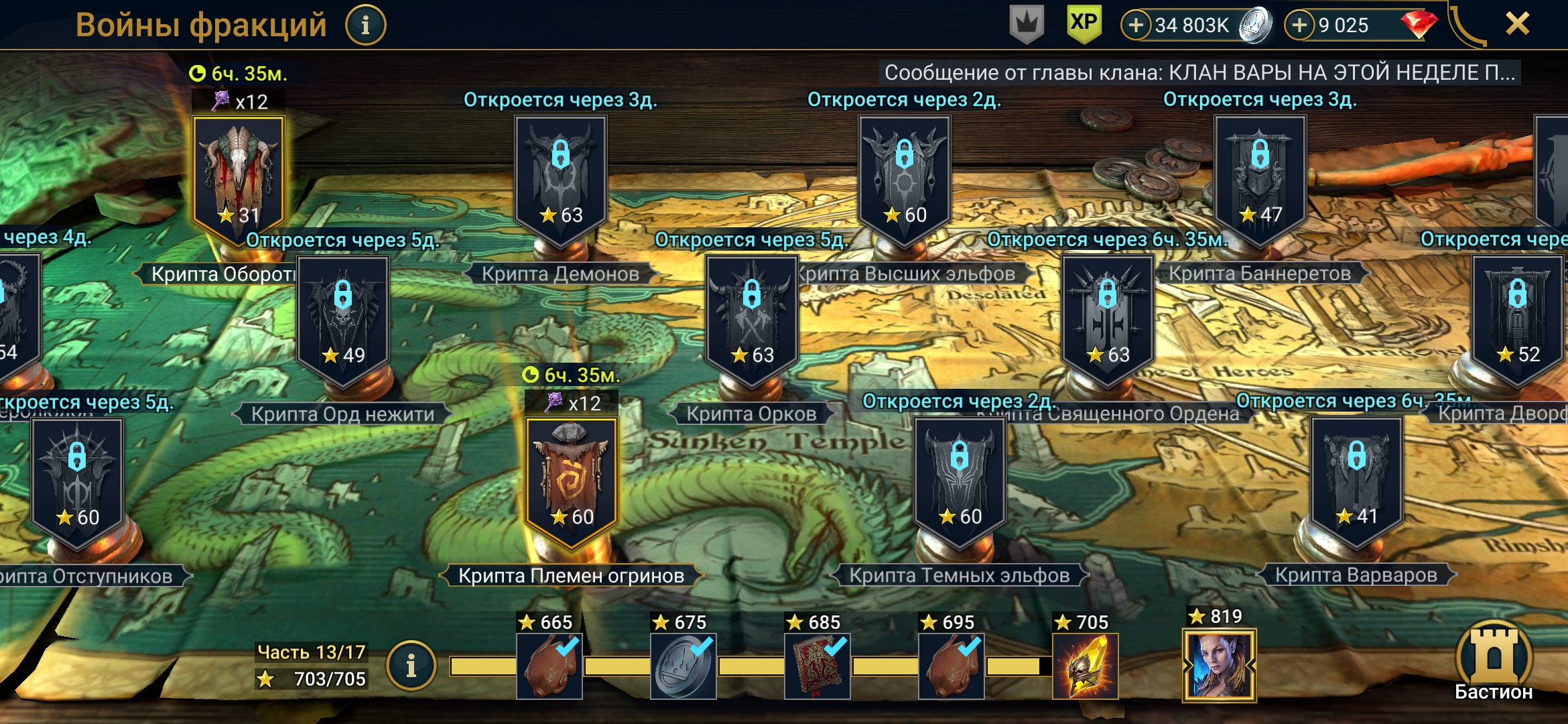Select the locked Крипта Орков banner
The height and width of the screenshot is (724, 1568).
pos(752,316)
